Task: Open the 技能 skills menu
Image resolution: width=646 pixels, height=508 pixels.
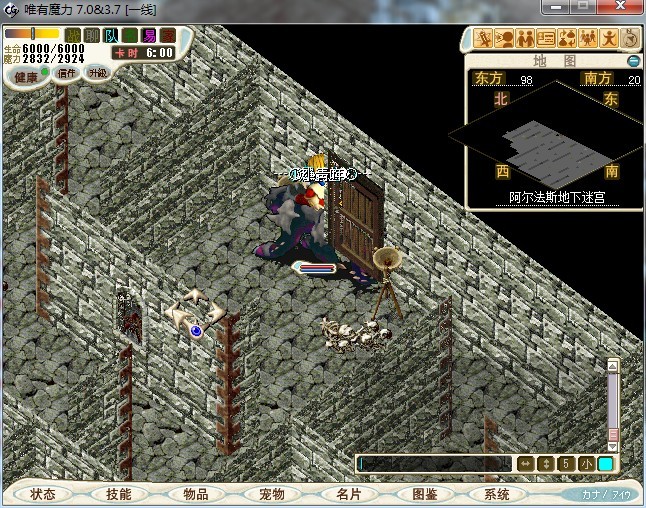Action: click(x=119, y=494)
